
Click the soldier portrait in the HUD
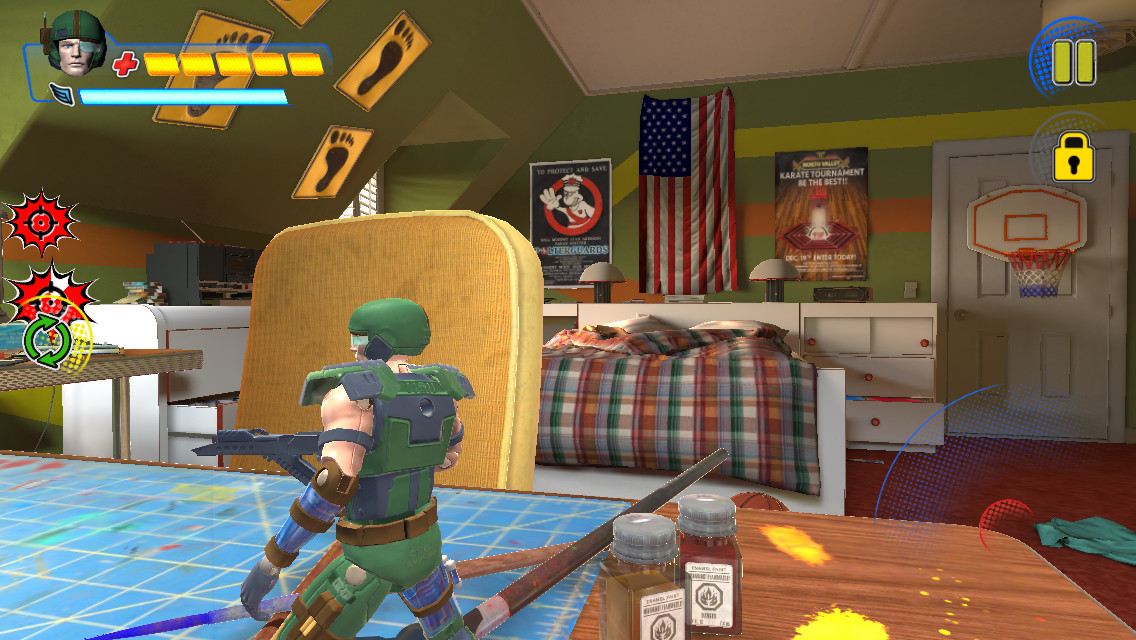[x=77, y=44]
